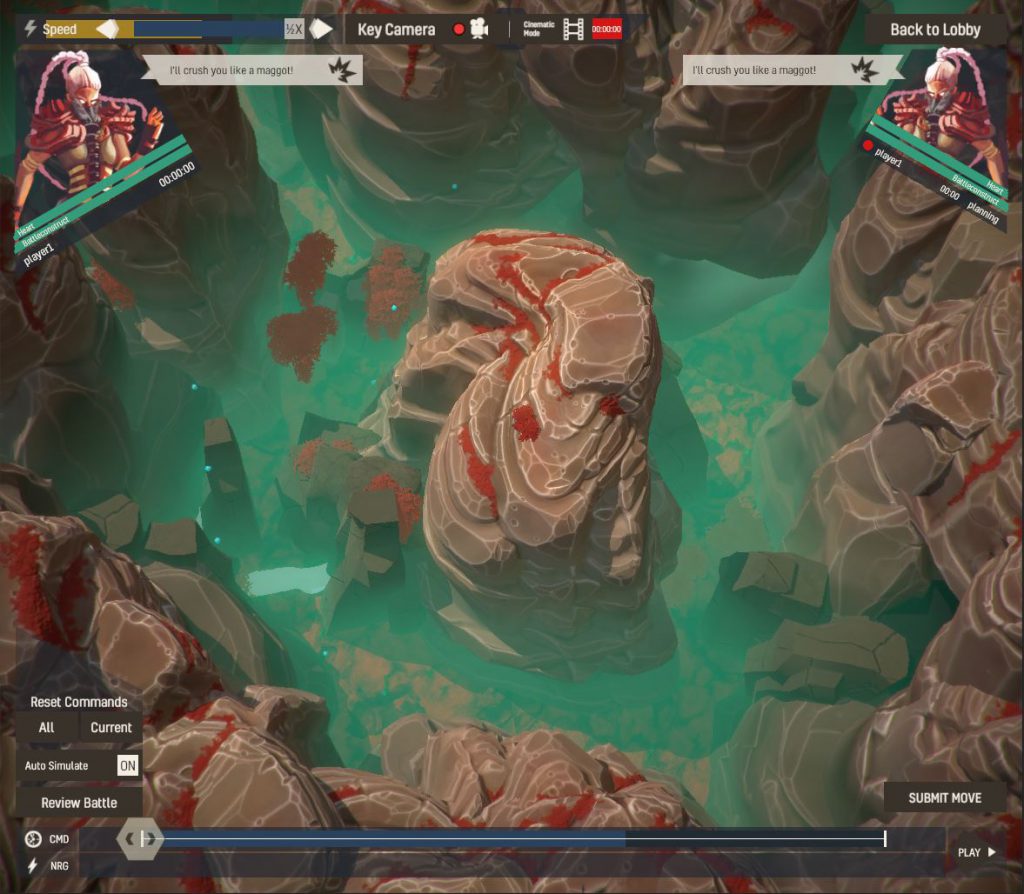Set playback speed to half speed
1024x894 pixels.
click(294, 30)
